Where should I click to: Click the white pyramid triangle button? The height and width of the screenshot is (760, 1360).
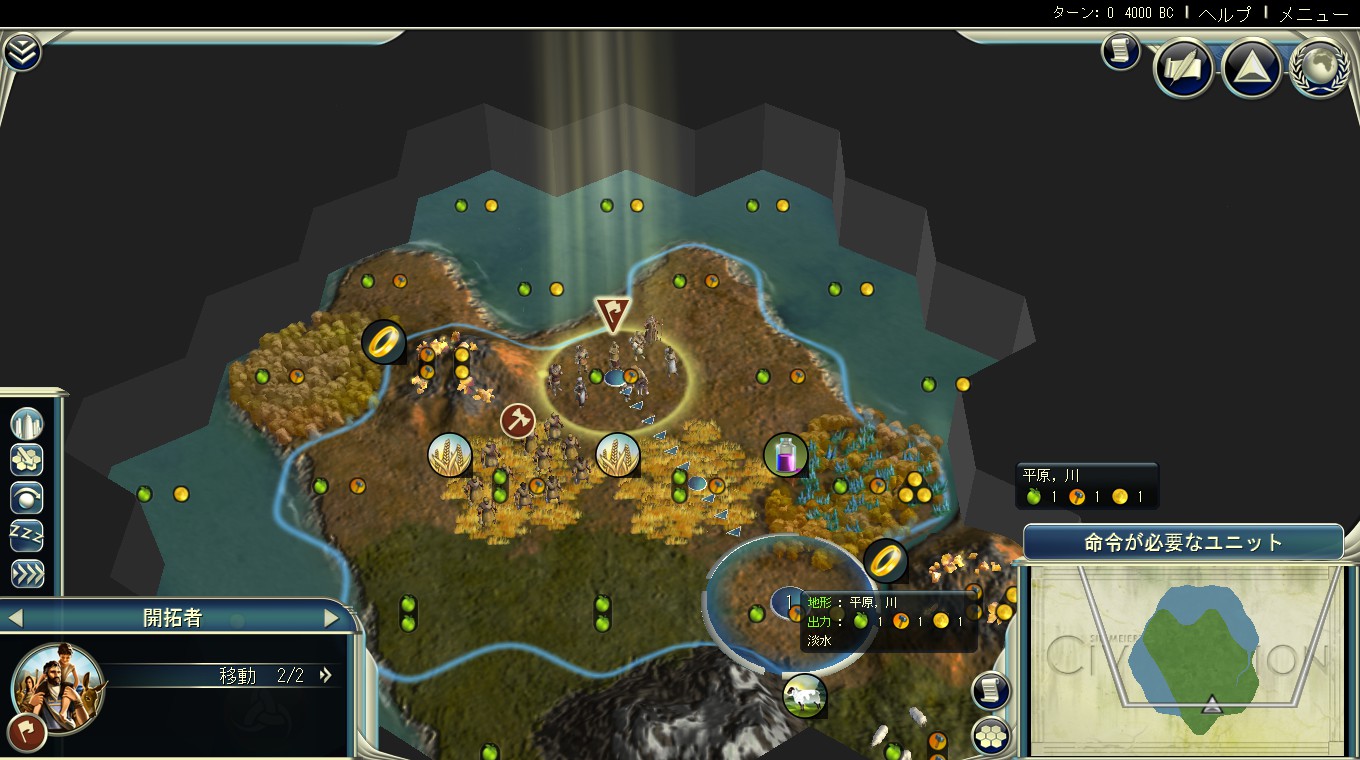click(1252, 69)
